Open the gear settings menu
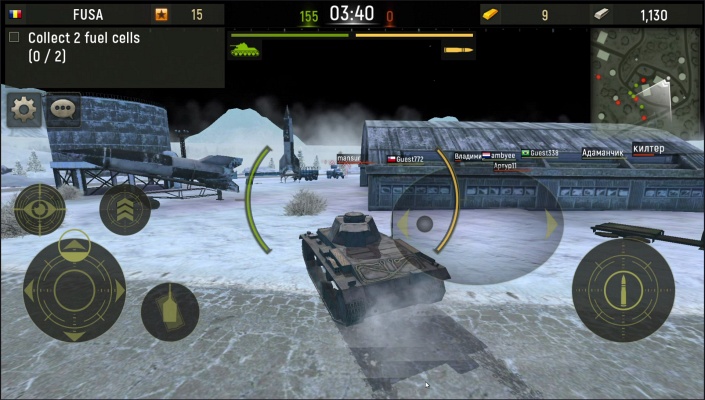The width and height of the screenshot is (705, 400). pos(24,108)
